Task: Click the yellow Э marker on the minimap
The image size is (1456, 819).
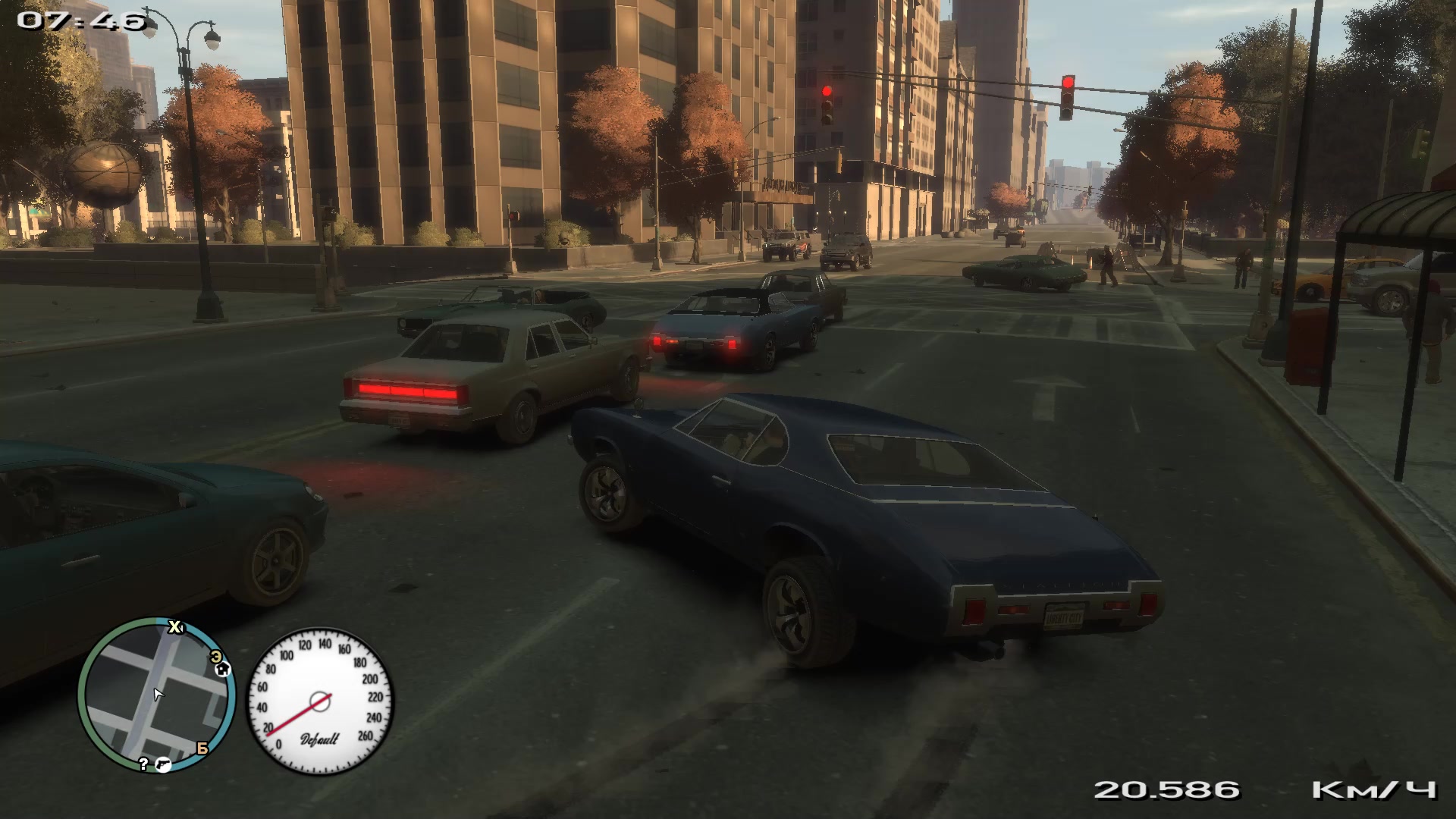Action: click(217, 657)
